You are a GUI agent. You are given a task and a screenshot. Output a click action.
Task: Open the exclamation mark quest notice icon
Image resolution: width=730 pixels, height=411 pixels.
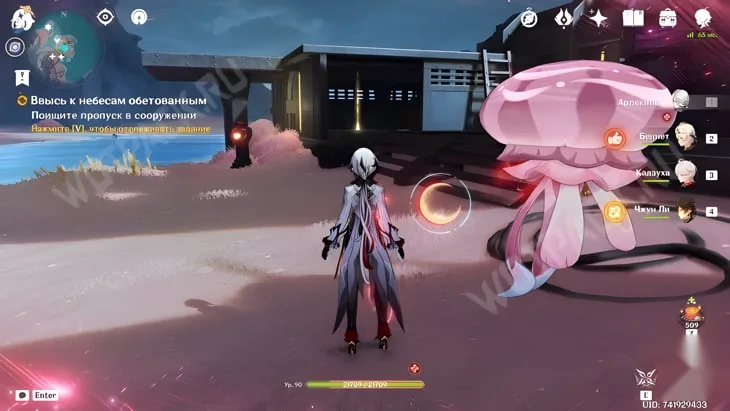[21, 76]
